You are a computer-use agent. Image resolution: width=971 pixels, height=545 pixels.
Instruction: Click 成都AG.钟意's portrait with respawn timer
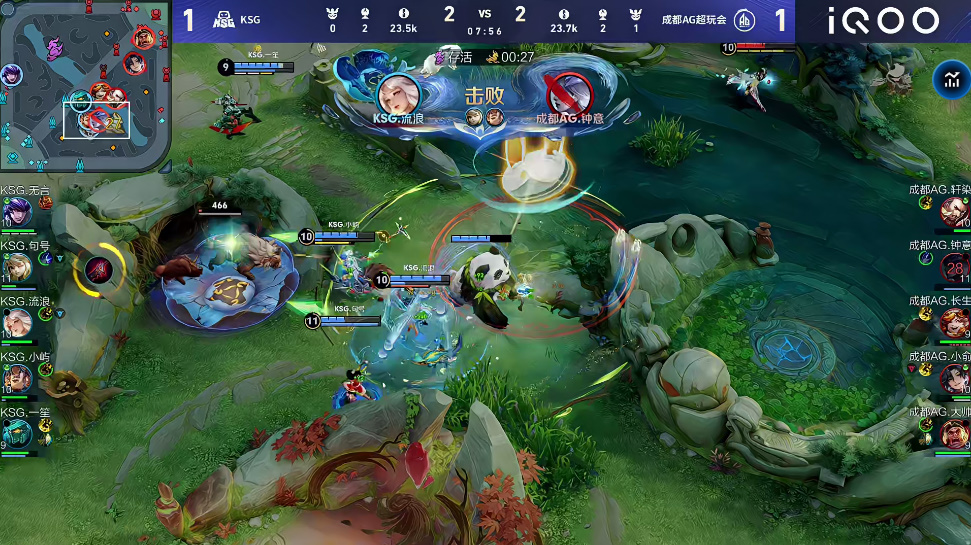coord(954,267)
